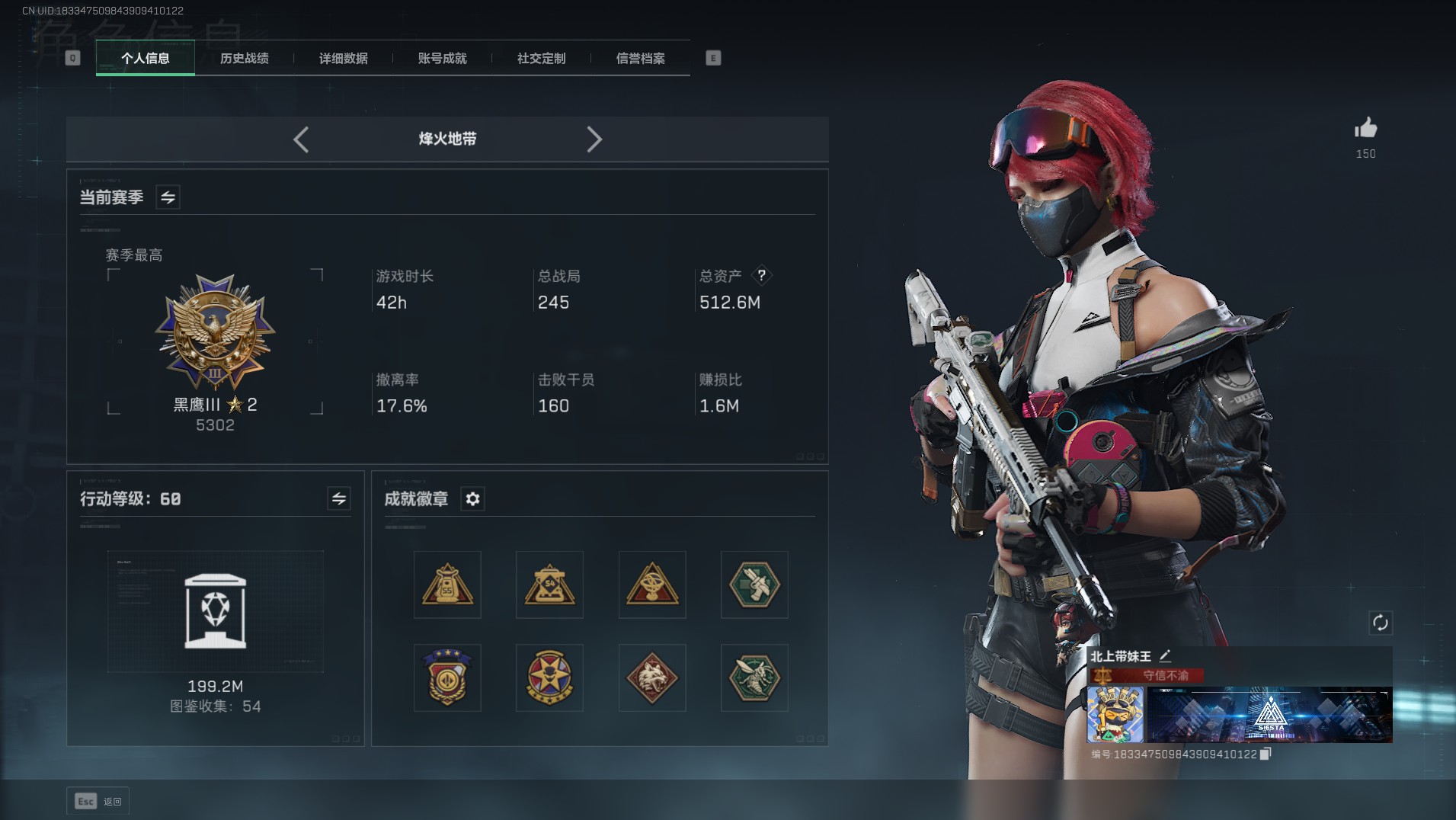The image size is (1456, 820).
Task: Open the 详细数据 tab
Action: (343, 59)
